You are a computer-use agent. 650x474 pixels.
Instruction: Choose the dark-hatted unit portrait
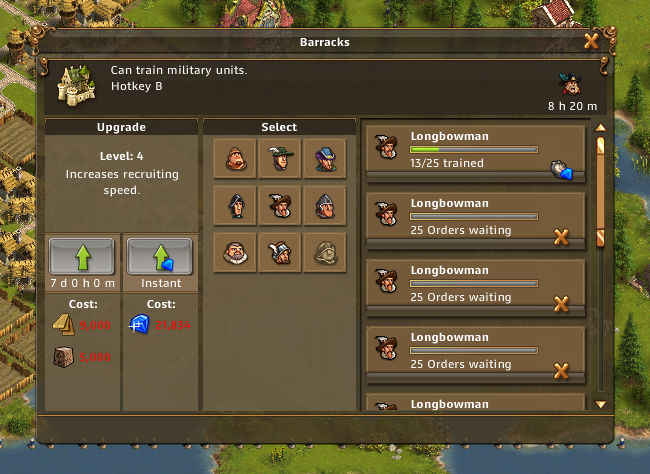pyautogui.click(x=234, y=205)
